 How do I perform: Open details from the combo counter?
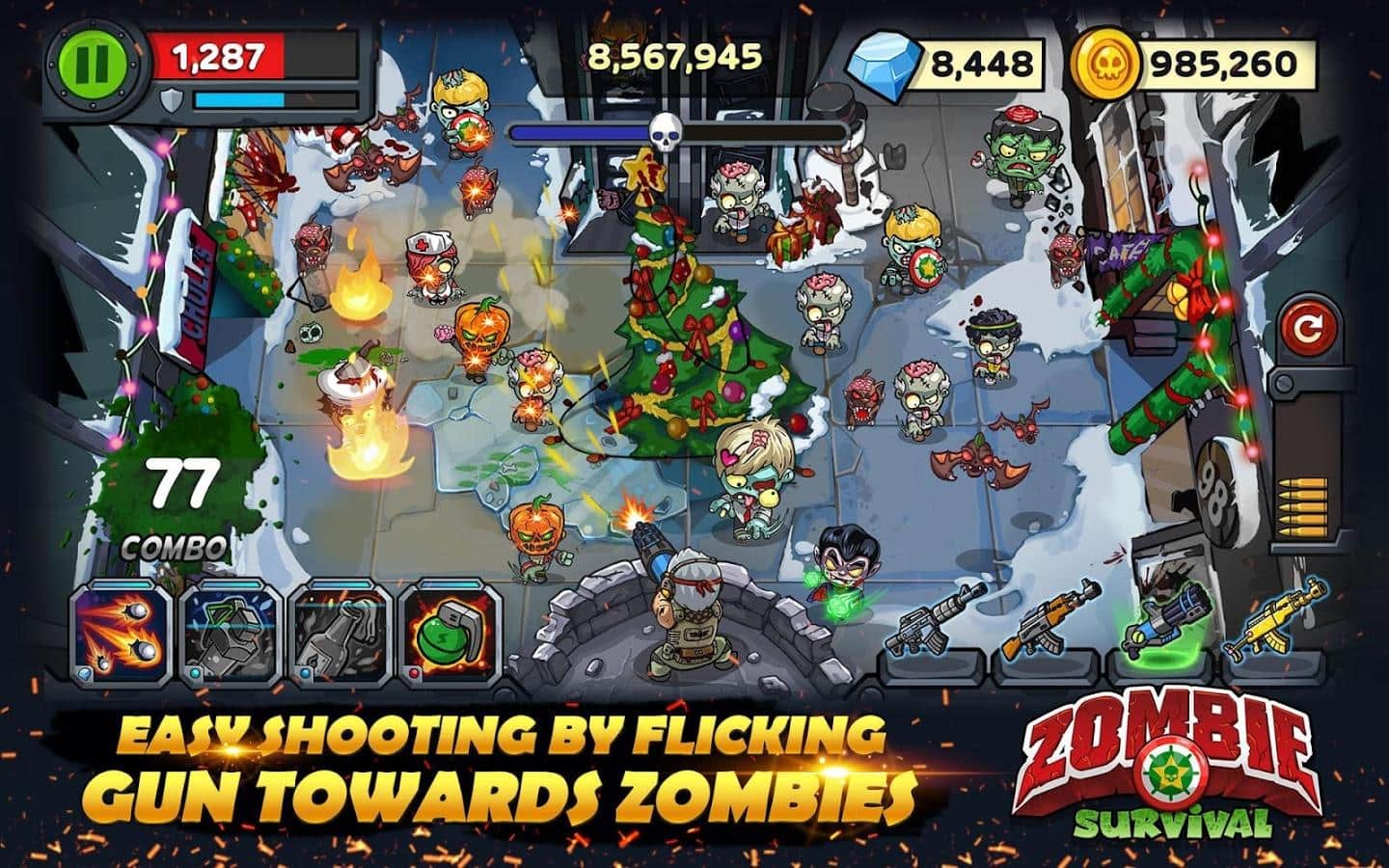point(177,500)
